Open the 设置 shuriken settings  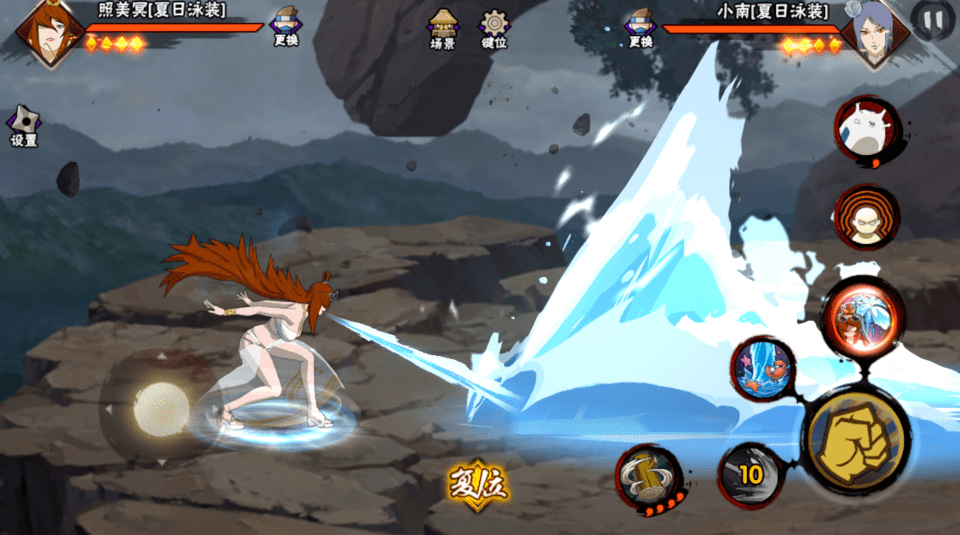click(x=24, y=126)
